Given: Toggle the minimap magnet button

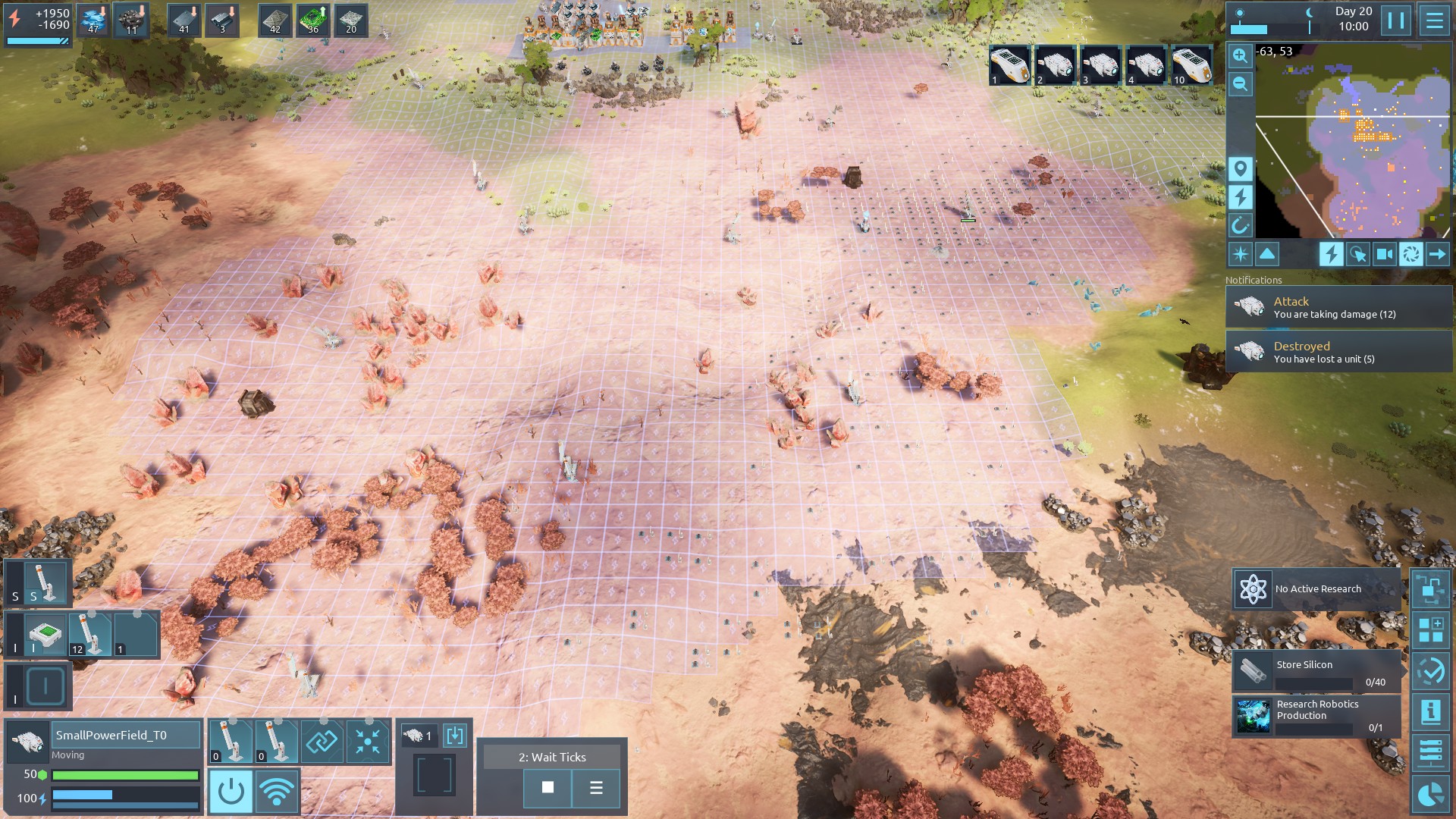Looking at the screenshot, I should 1240,225.
